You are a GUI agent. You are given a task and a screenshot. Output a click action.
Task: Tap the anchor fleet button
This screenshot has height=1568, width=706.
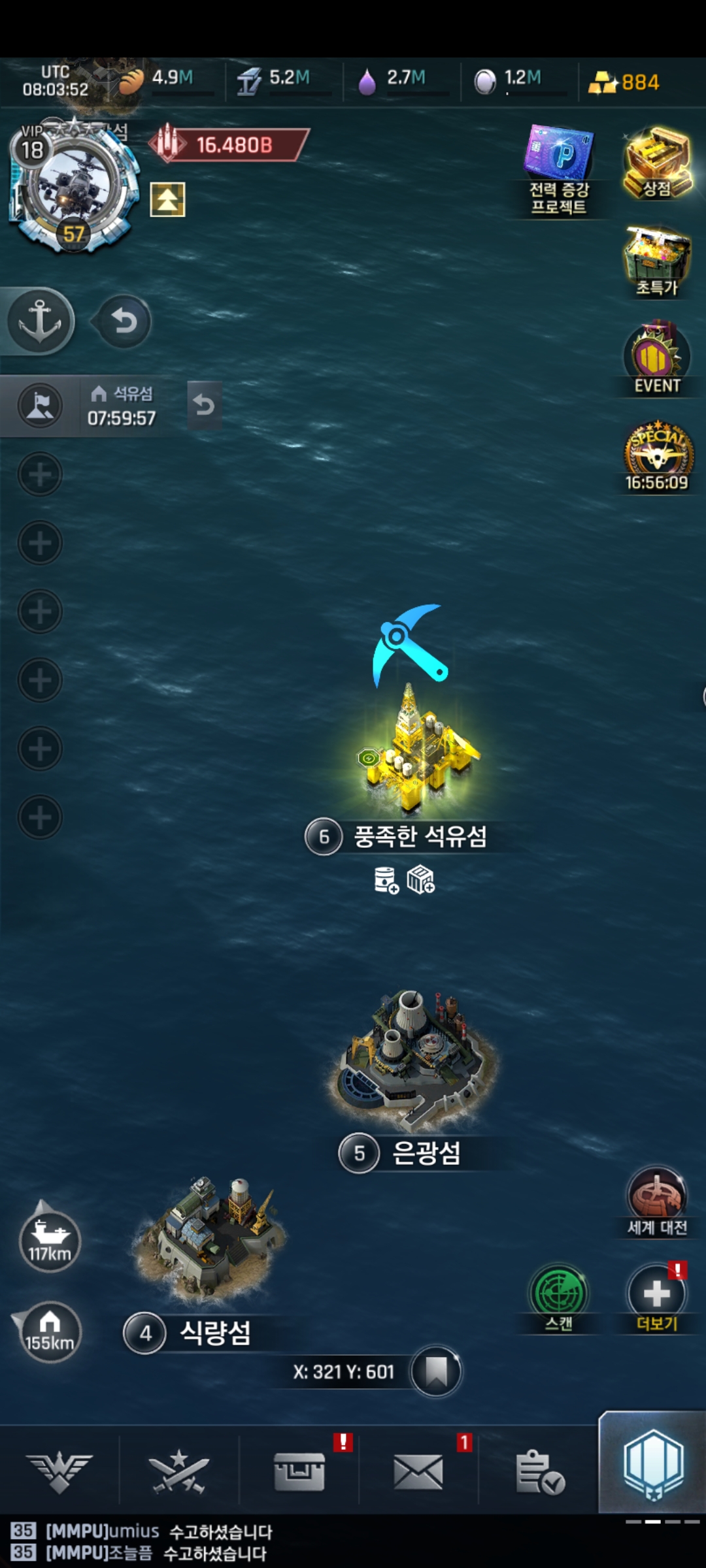39,321
